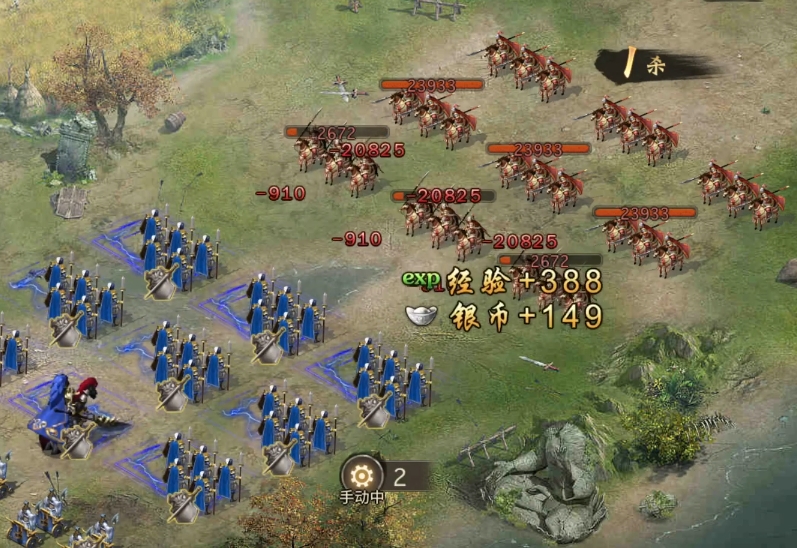Toggle the 手动中 manual battle gear button
The width and height of the screenshot is (797, 548).
pyautogui.click(x=361, y=474)
